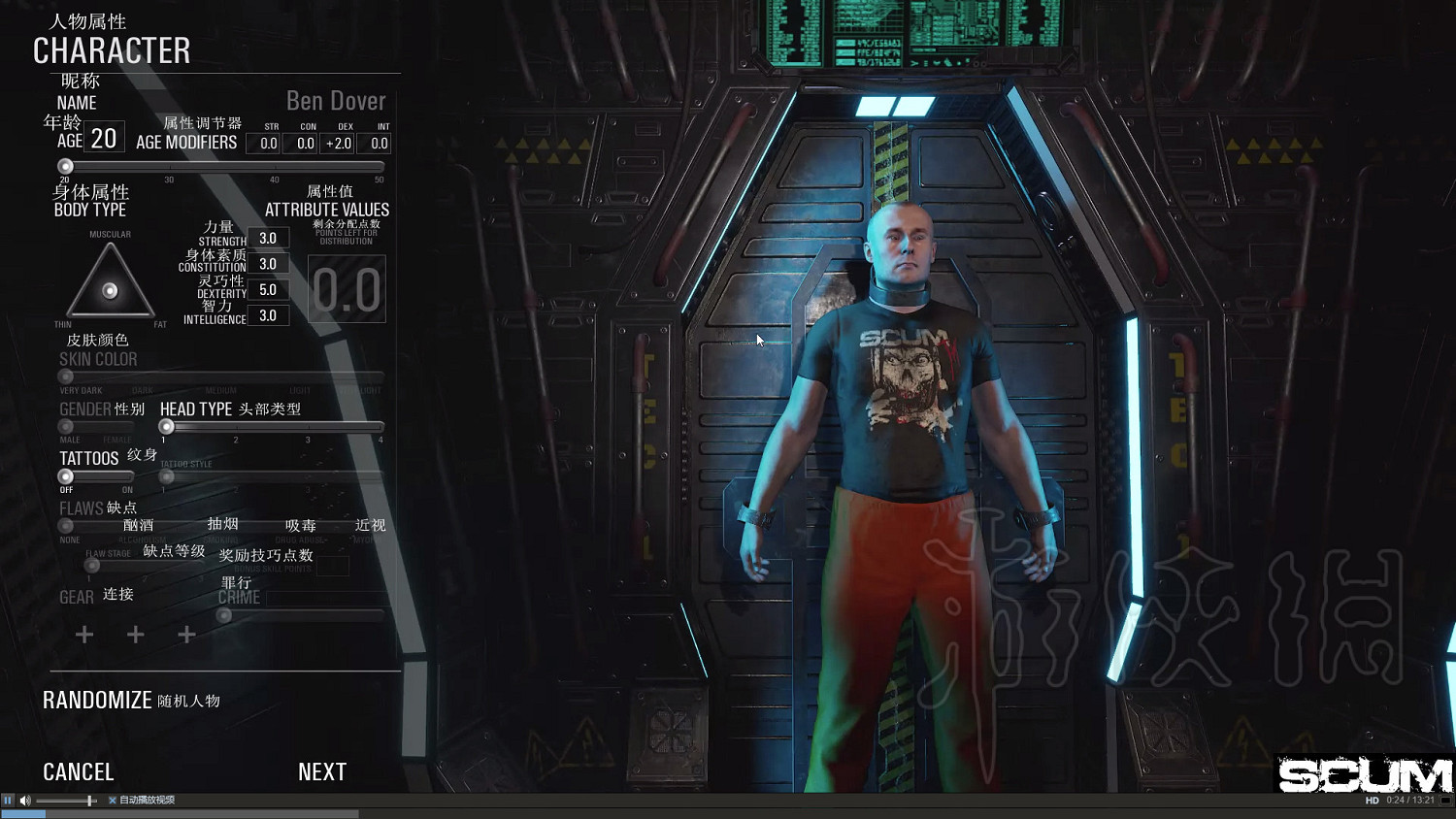1456x819 pixels.
Task: Click the CANCEL button
Action: click(79, 771)
